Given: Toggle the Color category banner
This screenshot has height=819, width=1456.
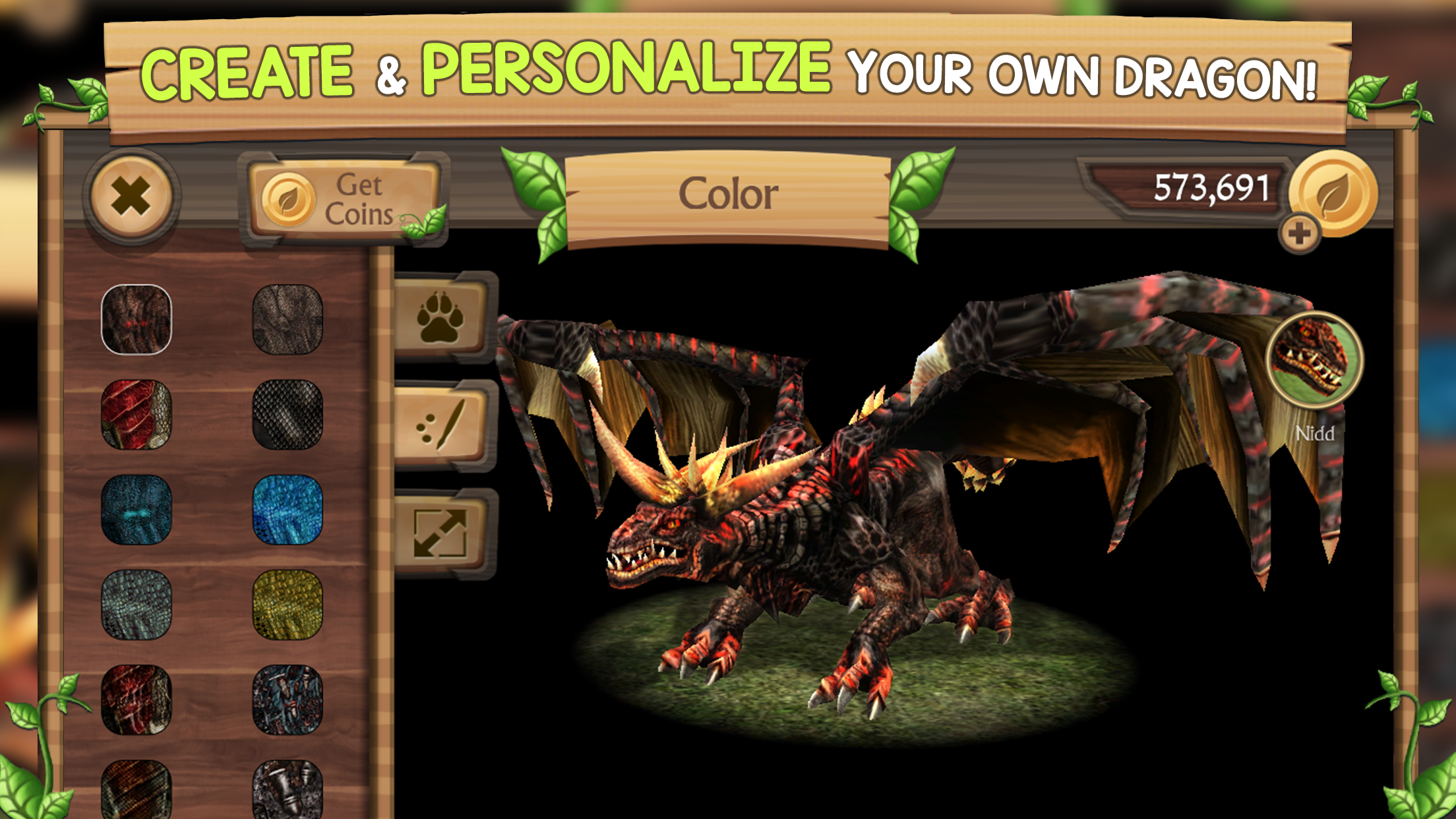Looking at the screenshot, I should point(728,193).
